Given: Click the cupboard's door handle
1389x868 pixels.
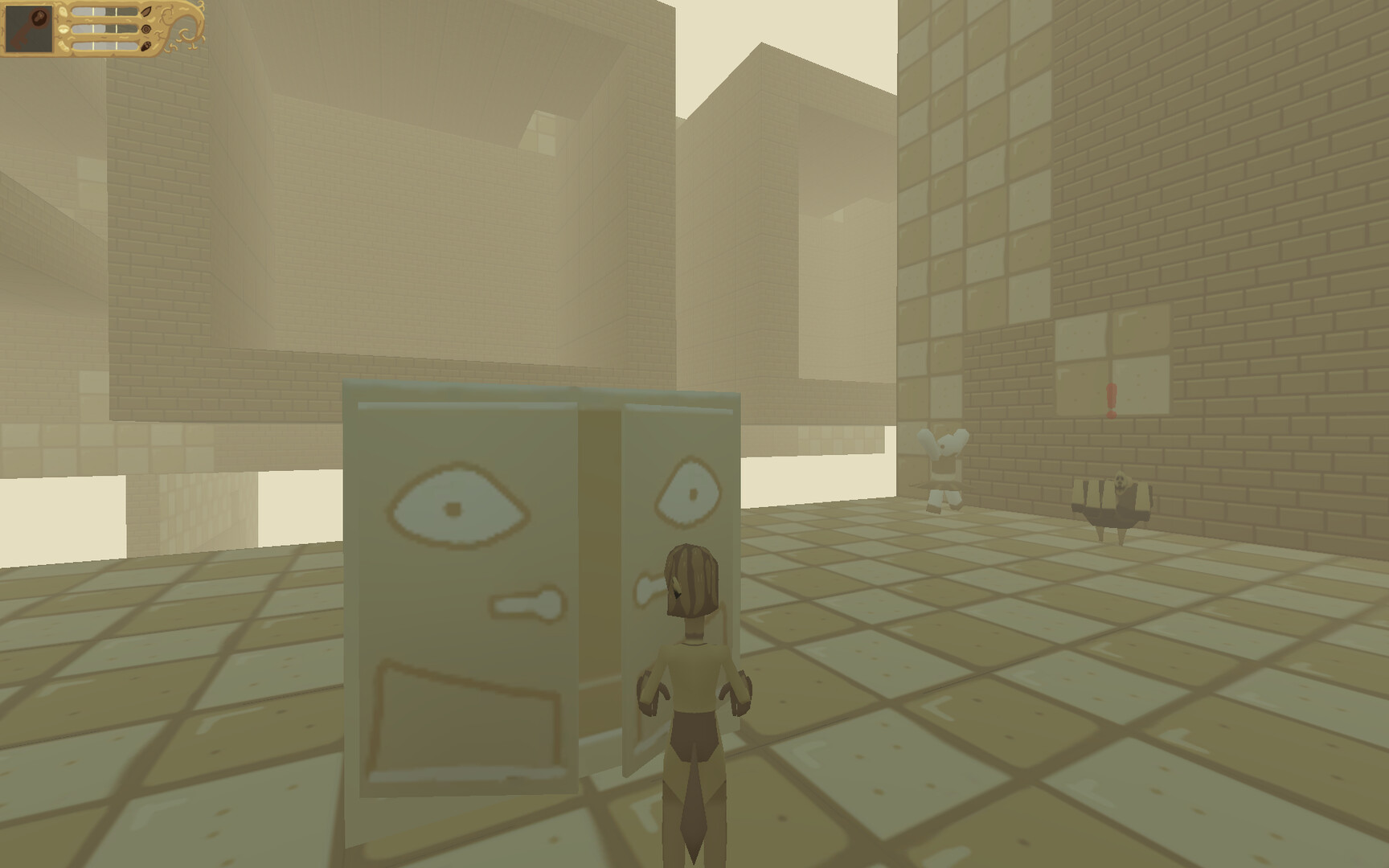Looking at the screenshot, I should point(527,603).
